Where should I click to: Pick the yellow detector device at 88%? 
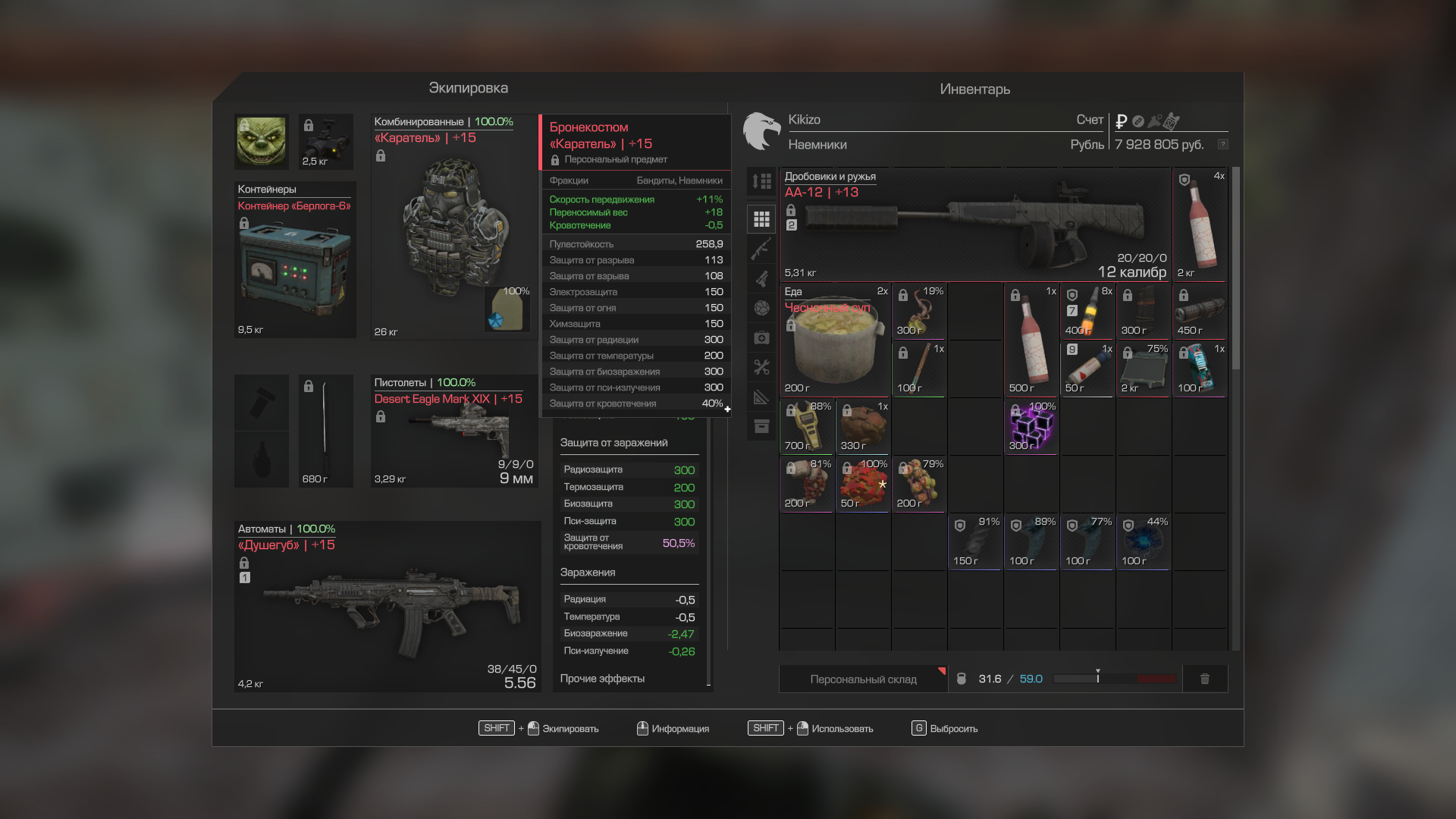tap(807, 427)
